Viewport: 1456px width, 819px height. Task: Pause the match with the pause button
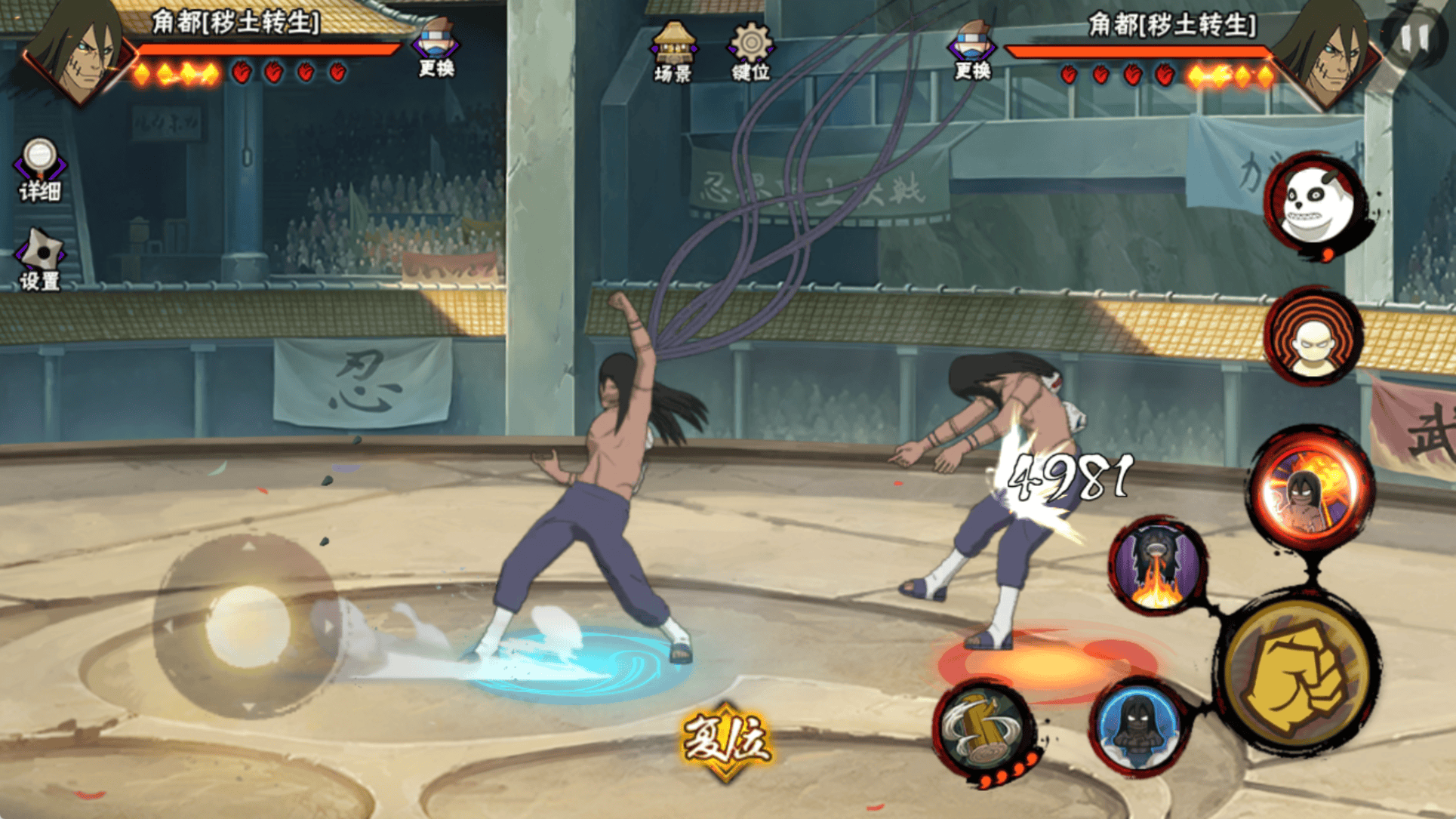(x=1414, y=38)
